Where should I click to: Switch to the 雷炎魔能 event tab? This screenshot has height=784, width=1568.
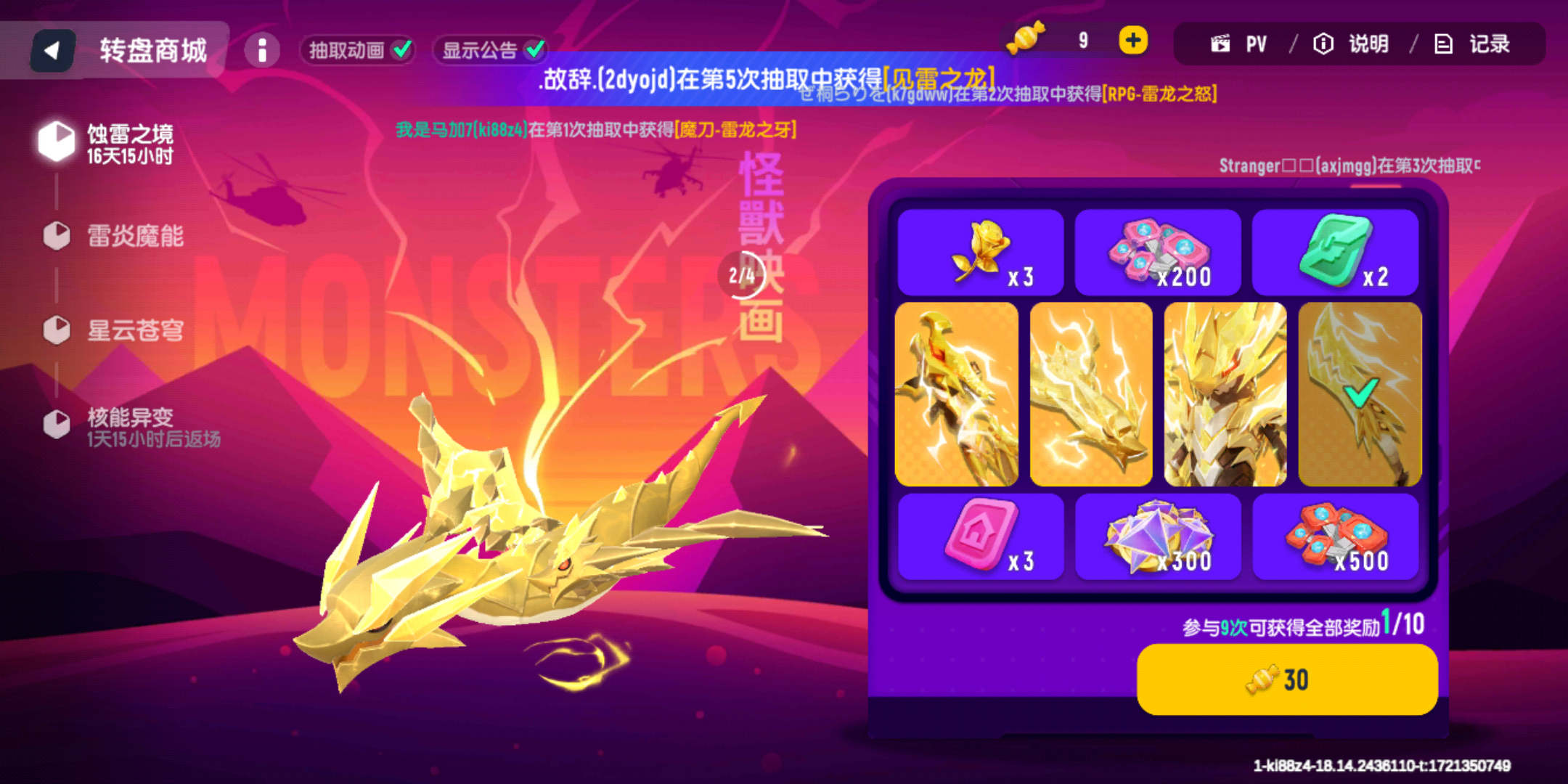coord(56,236)
